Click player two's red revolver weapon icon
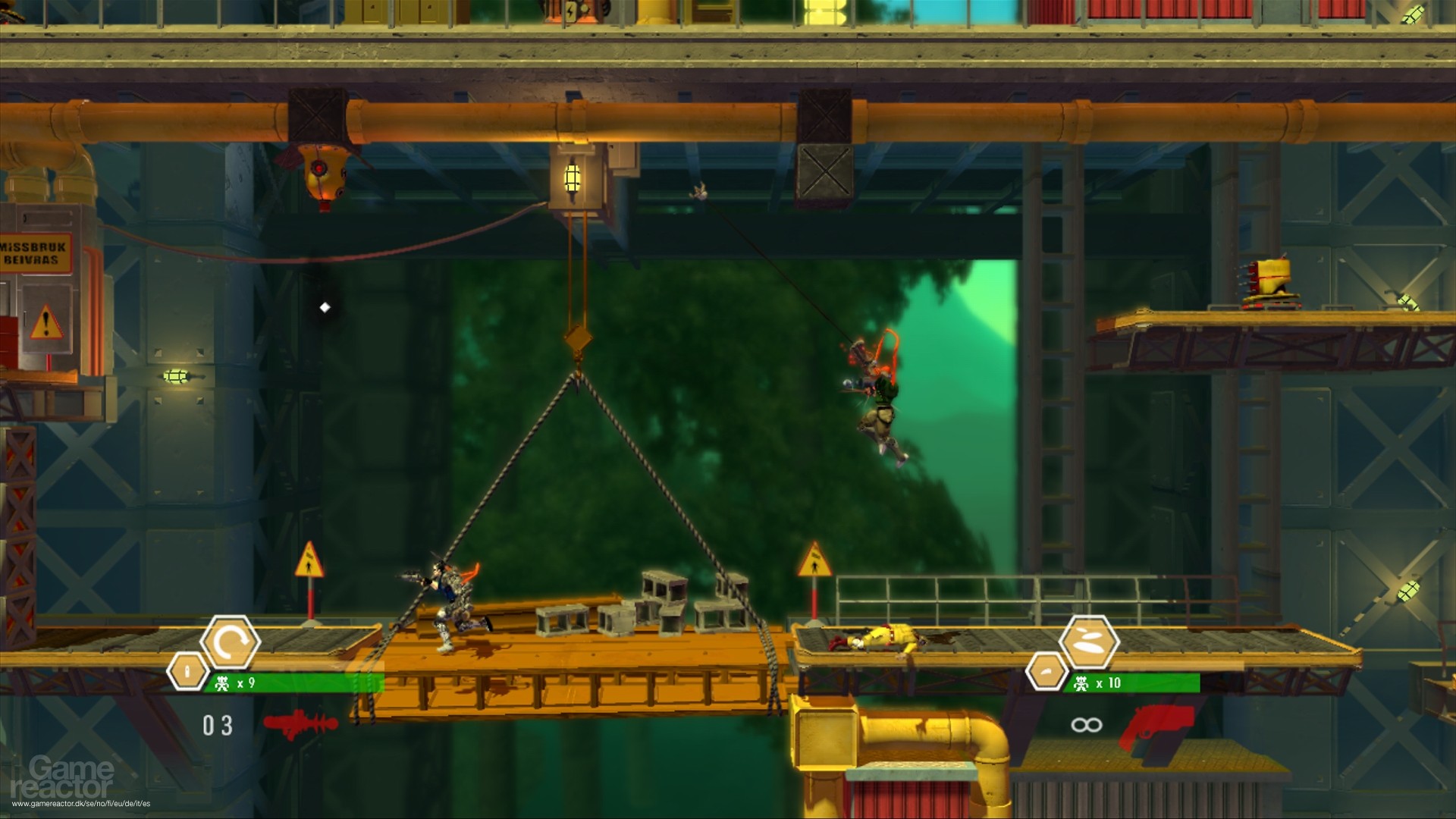This screenshot has height=819, width=1456. click(1162, 723)
